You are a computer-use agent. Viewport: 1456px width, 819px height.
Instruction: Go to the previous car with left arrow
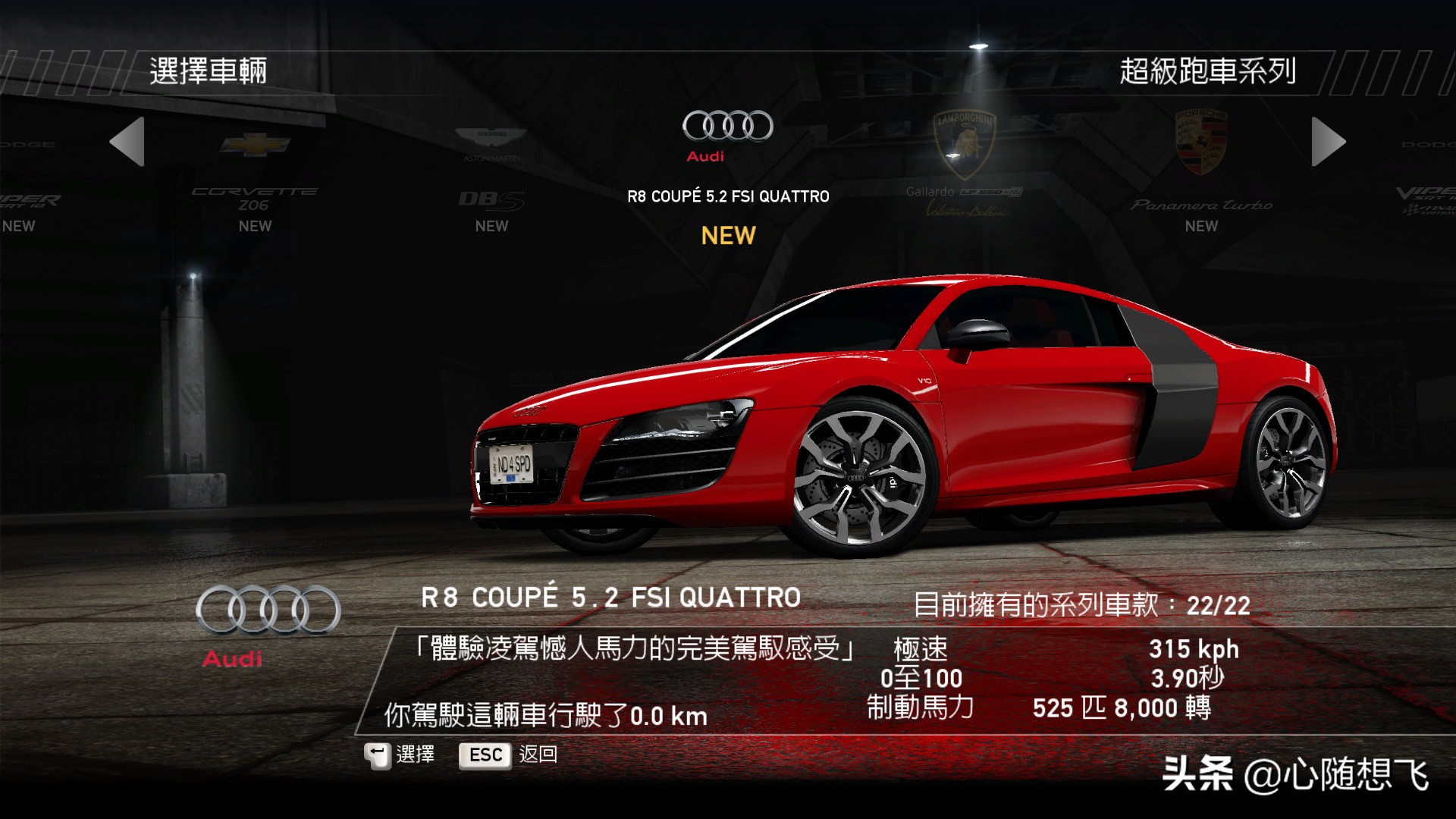127,142
